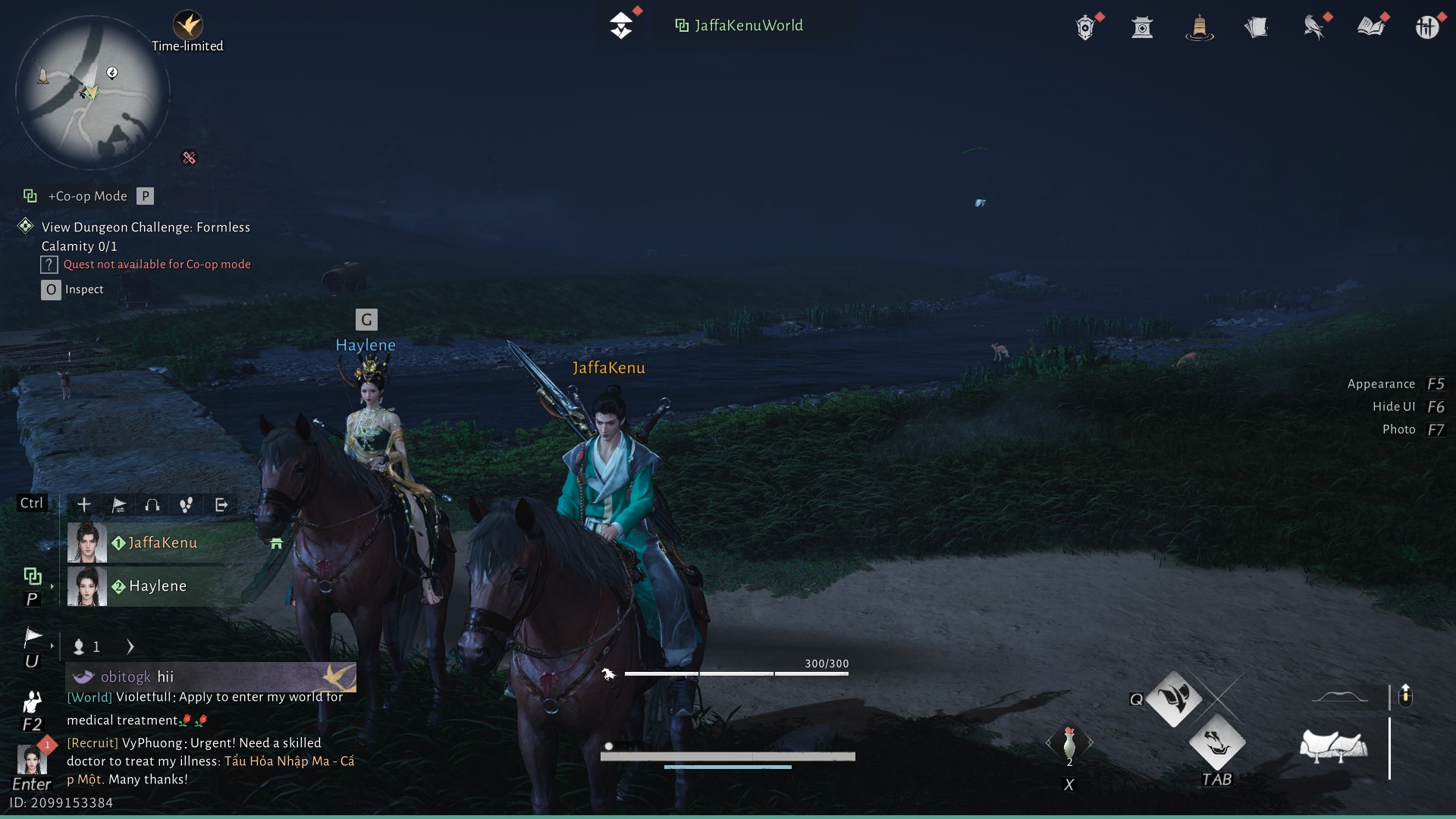
Task: Open the shrine building icon menu
Action: (1142, 28)
